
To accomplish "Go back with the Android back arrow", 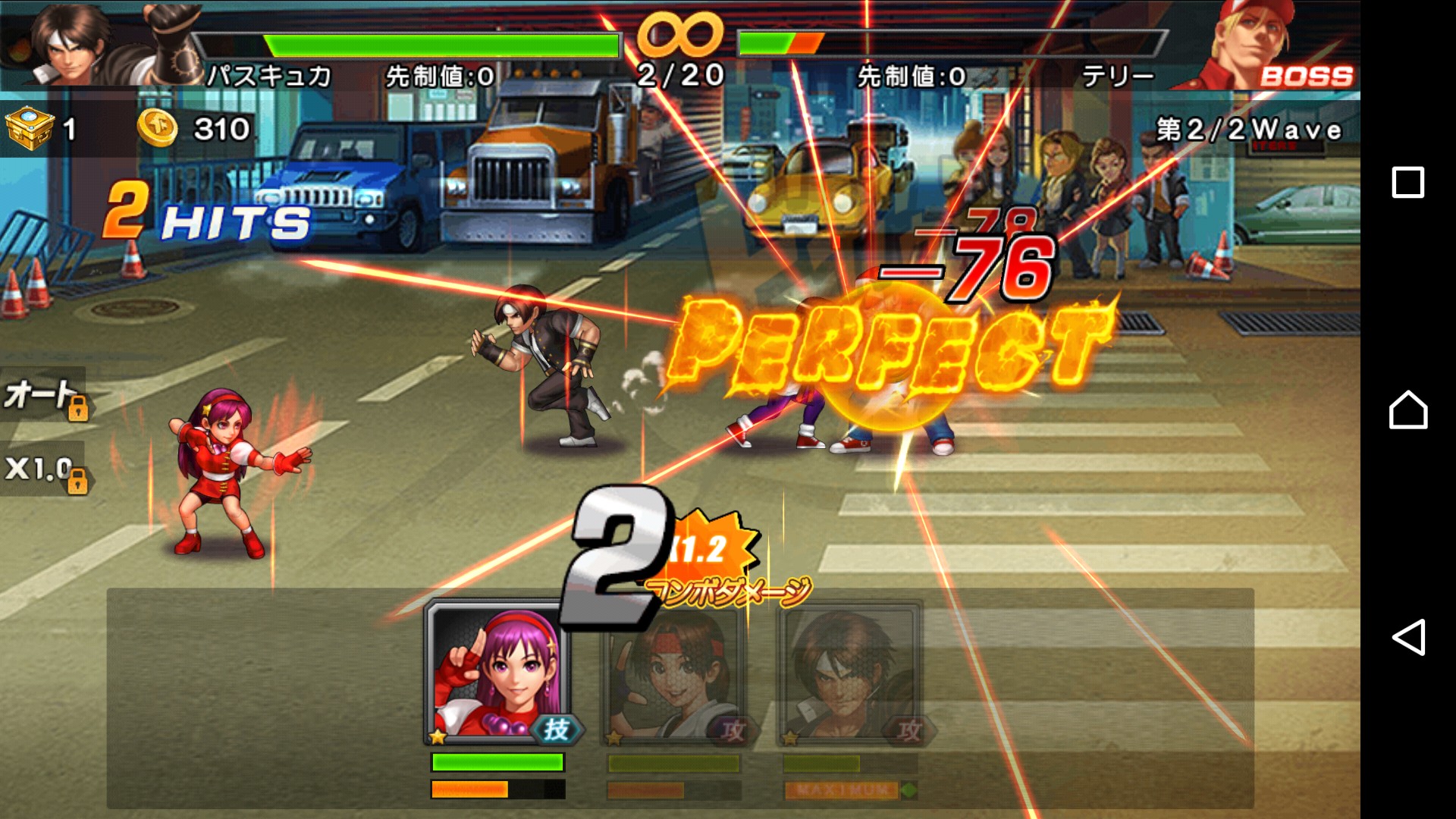I will [x=1407, y=637].
